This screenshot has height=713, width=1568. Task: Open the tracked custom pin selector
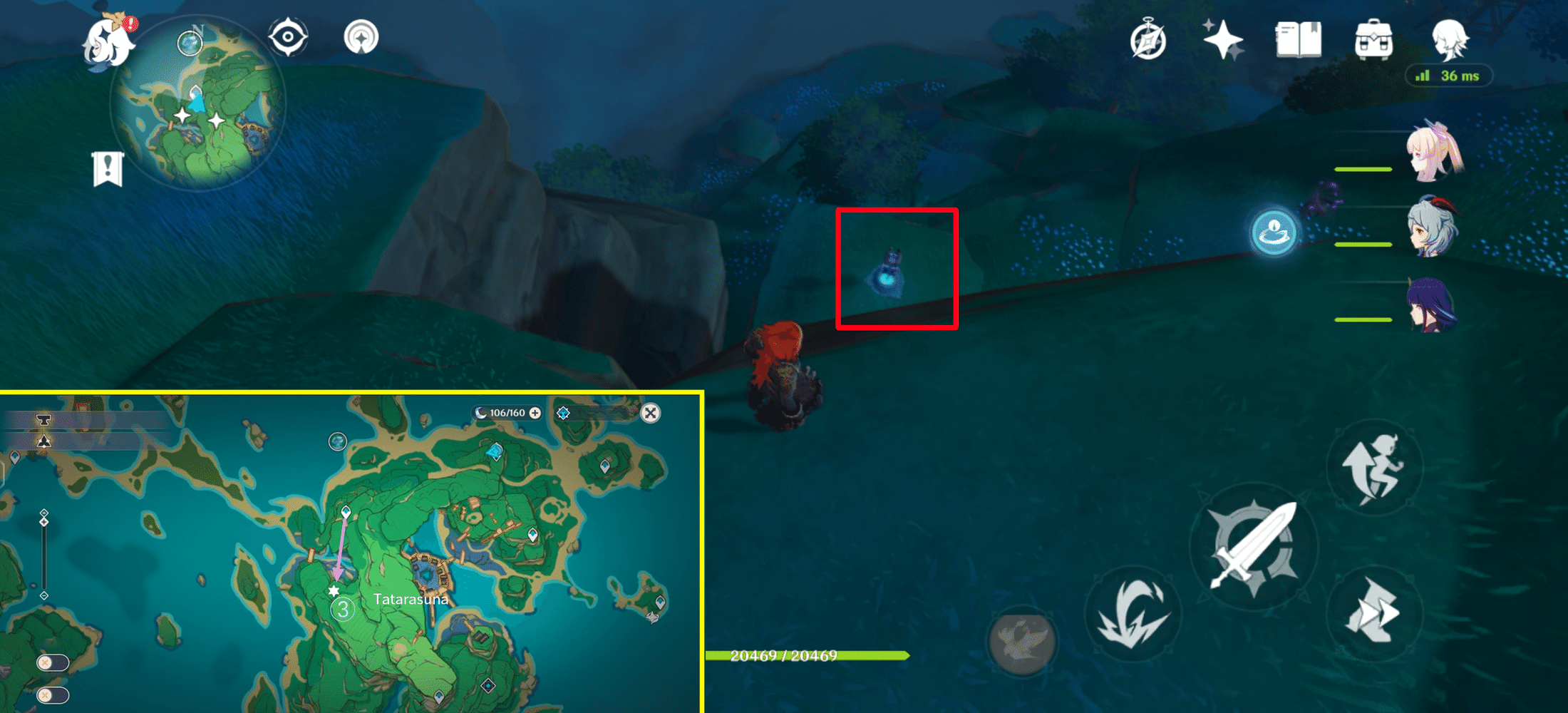click(563, 414)
